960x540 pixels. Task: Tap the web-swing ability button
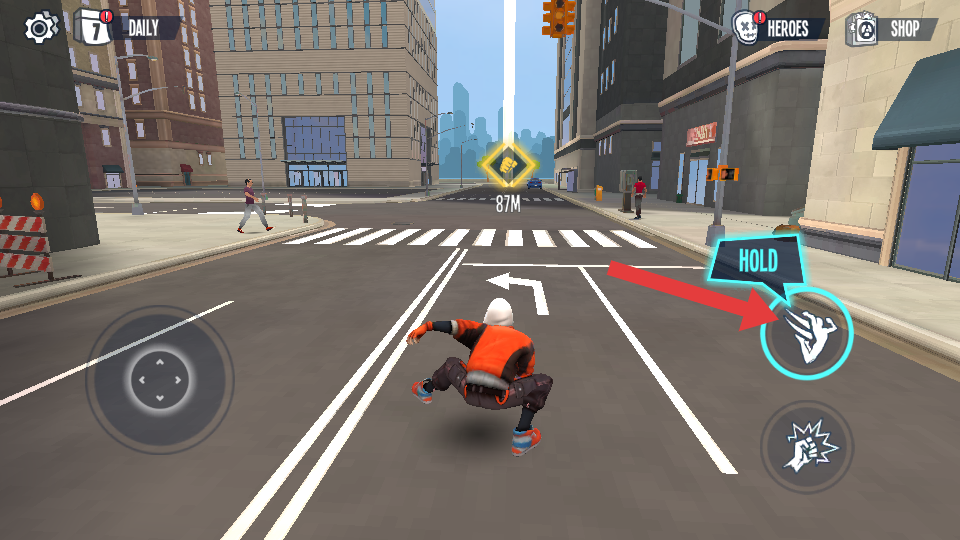806,335
